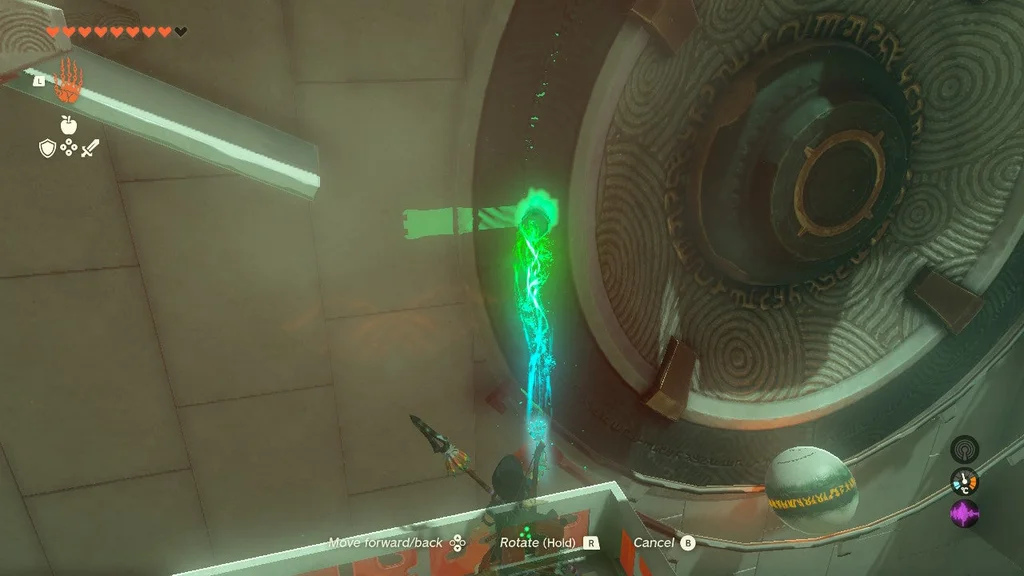Select the orange Ultrahand ability icon
Image resolution: width=1024 pixels, height=576 pixels.
coord(67,82)
